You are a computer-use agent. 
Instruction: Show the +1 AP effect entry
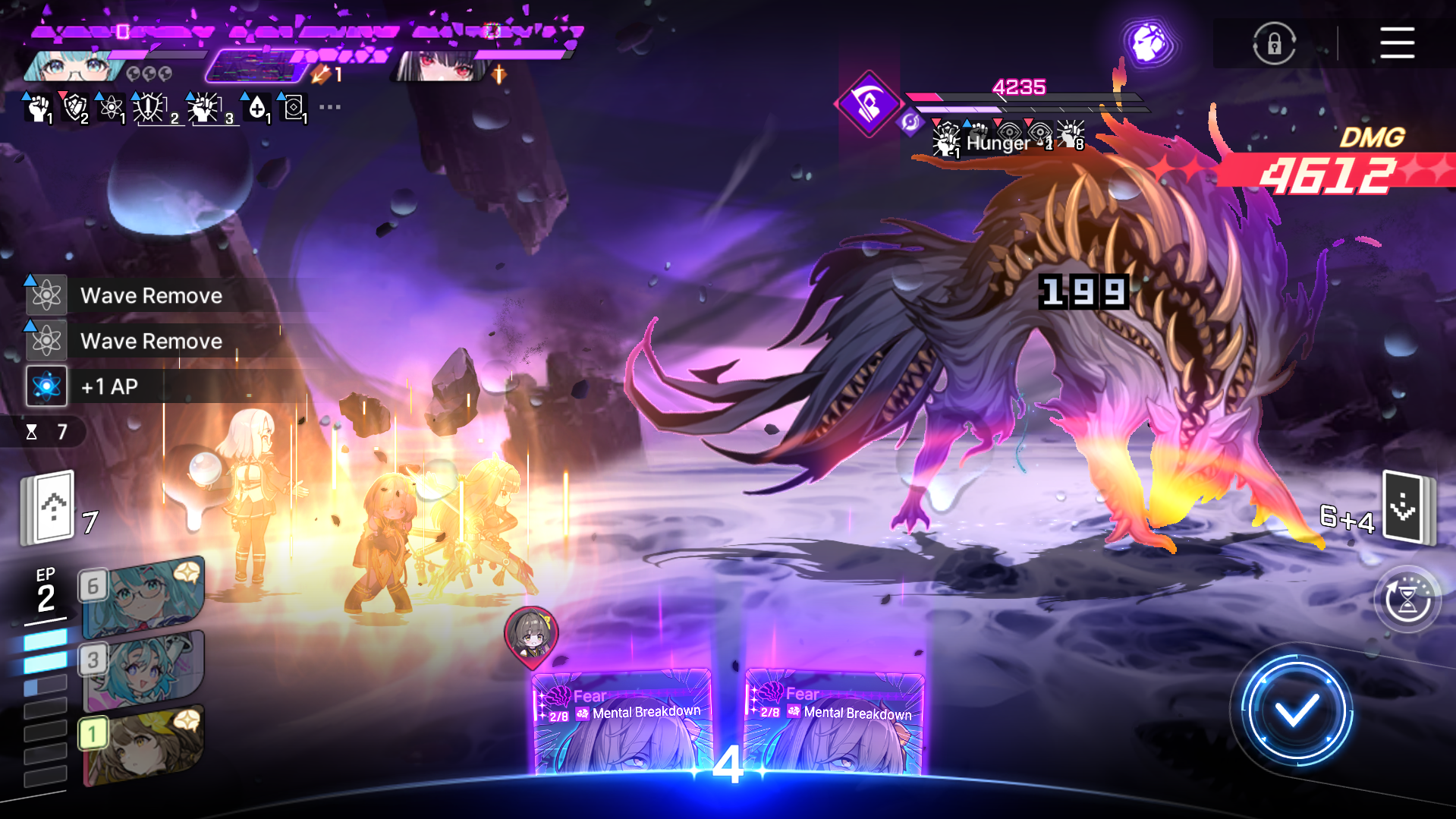click(x=109, y=387)
